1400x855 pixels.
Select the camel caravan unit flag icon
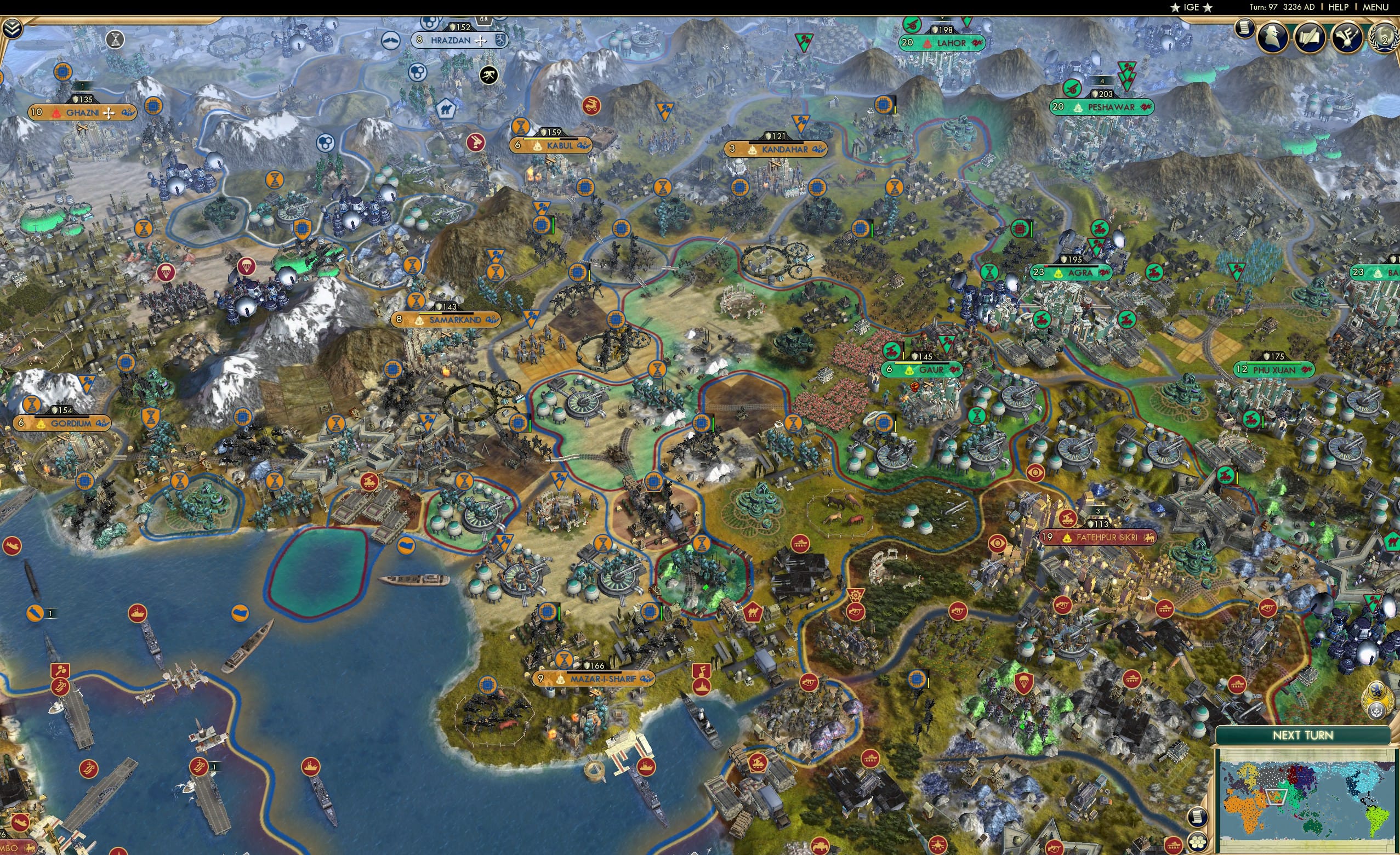pos(753,612)
